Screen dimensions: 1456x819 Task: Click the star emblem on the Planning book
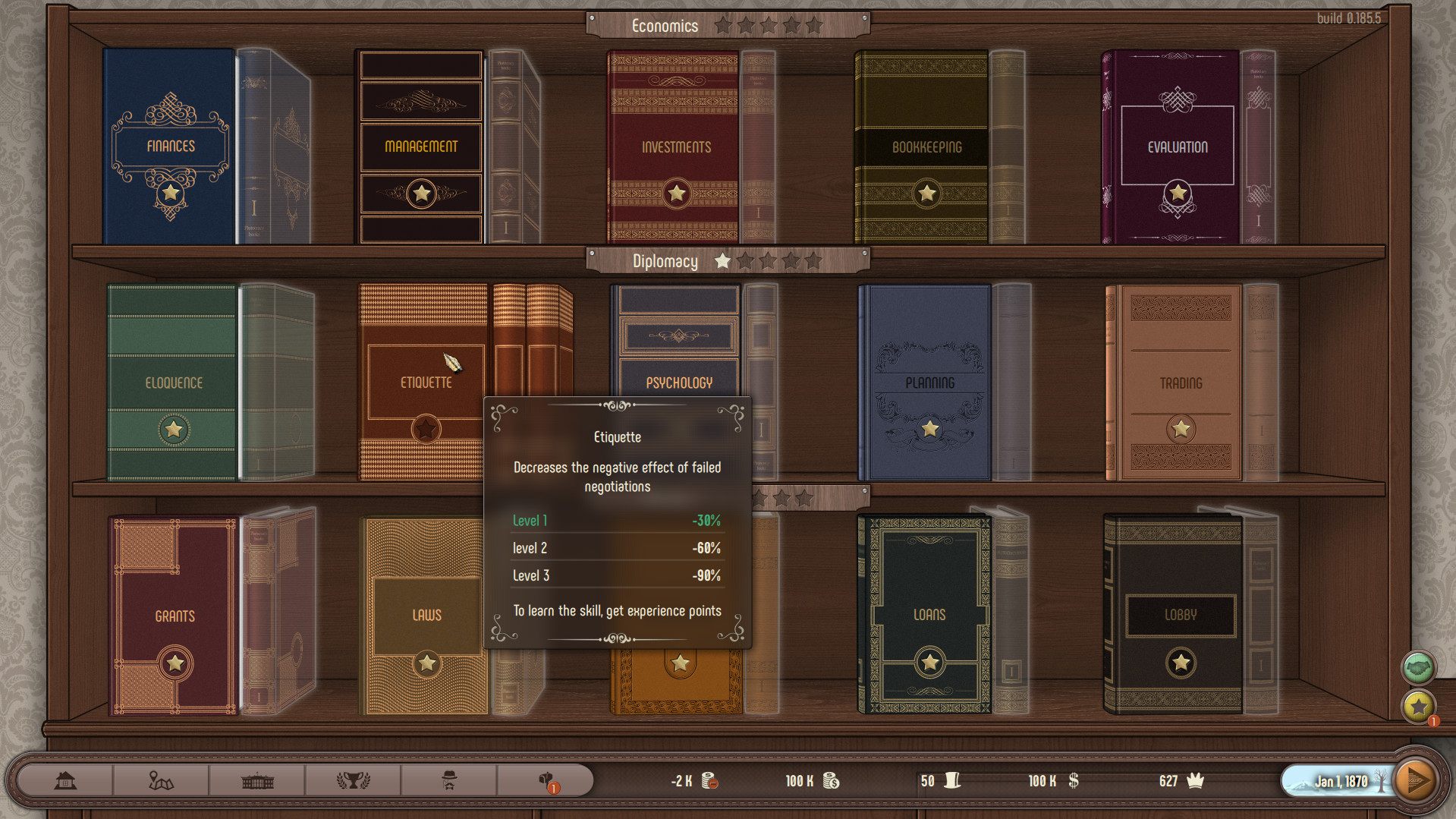930,429
